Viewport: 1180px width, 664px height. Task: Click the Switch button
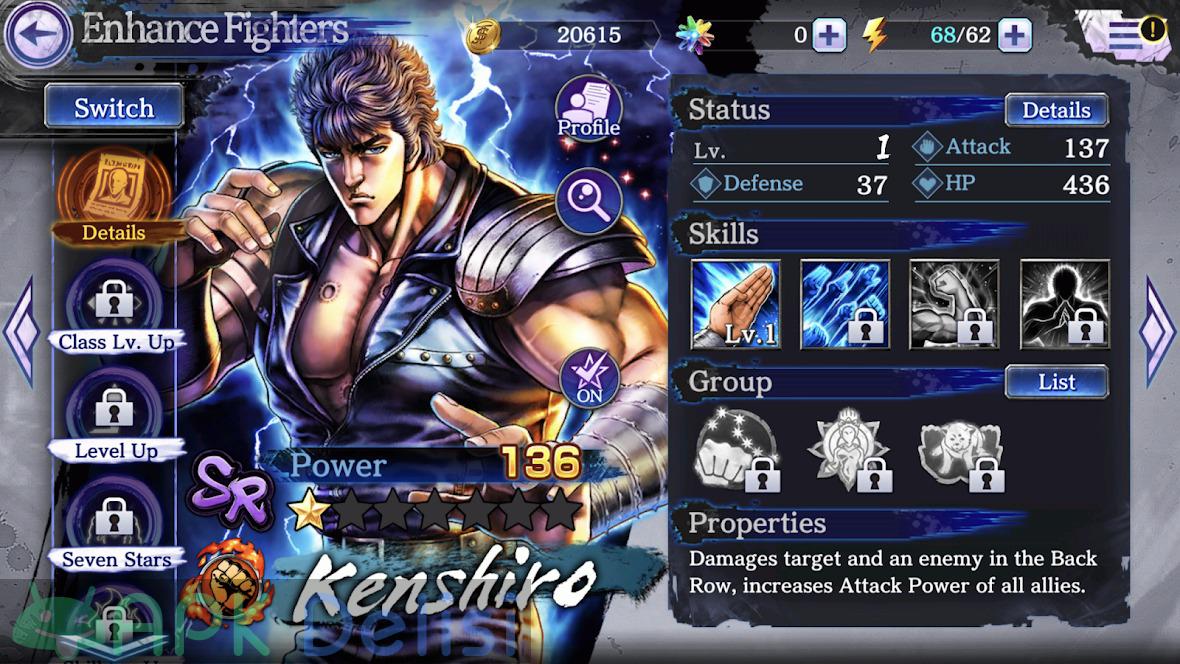114,107
